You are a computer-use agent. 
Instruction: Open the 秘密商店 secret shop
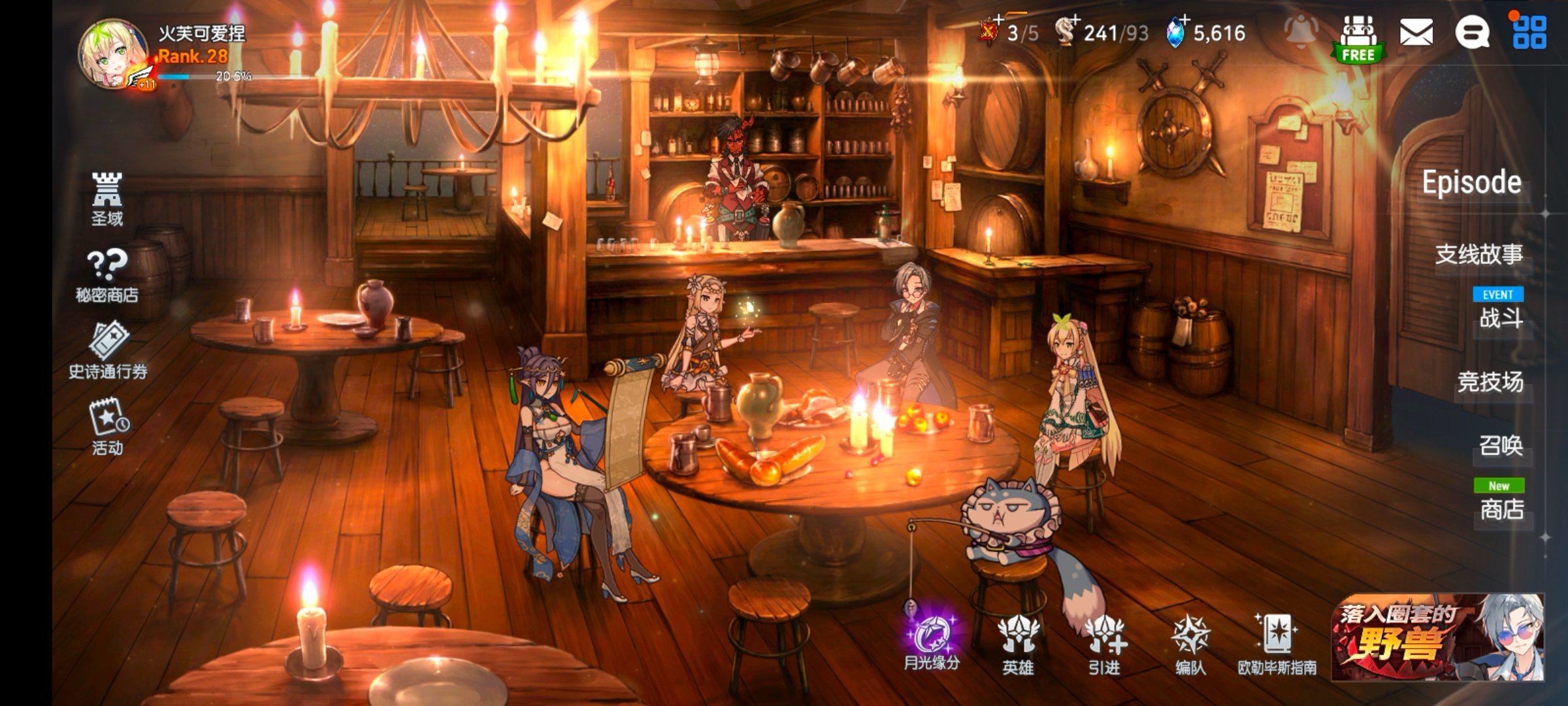point(107,275)
